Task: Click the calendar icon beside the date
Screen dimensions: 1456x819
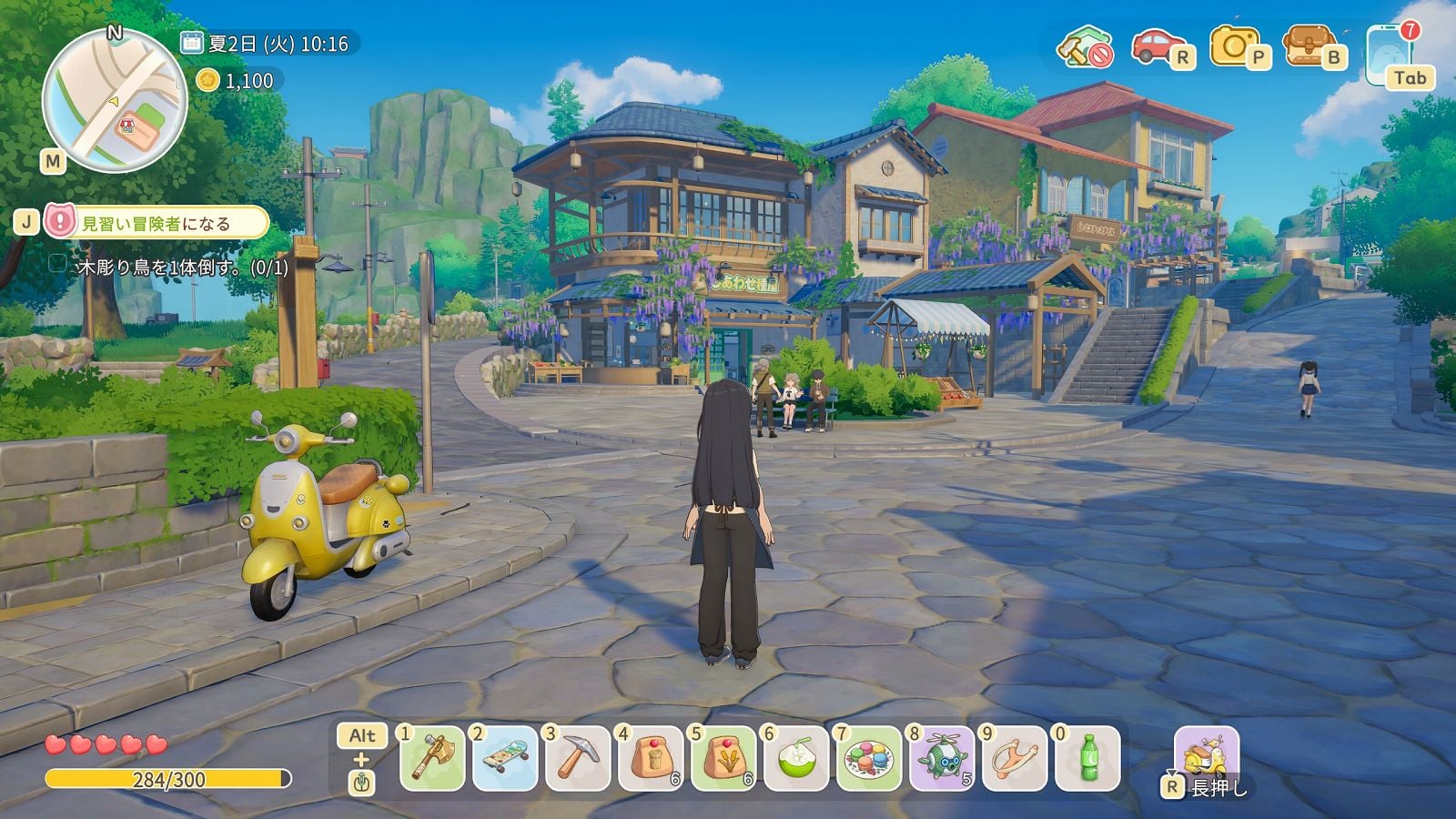Action: 191,42
